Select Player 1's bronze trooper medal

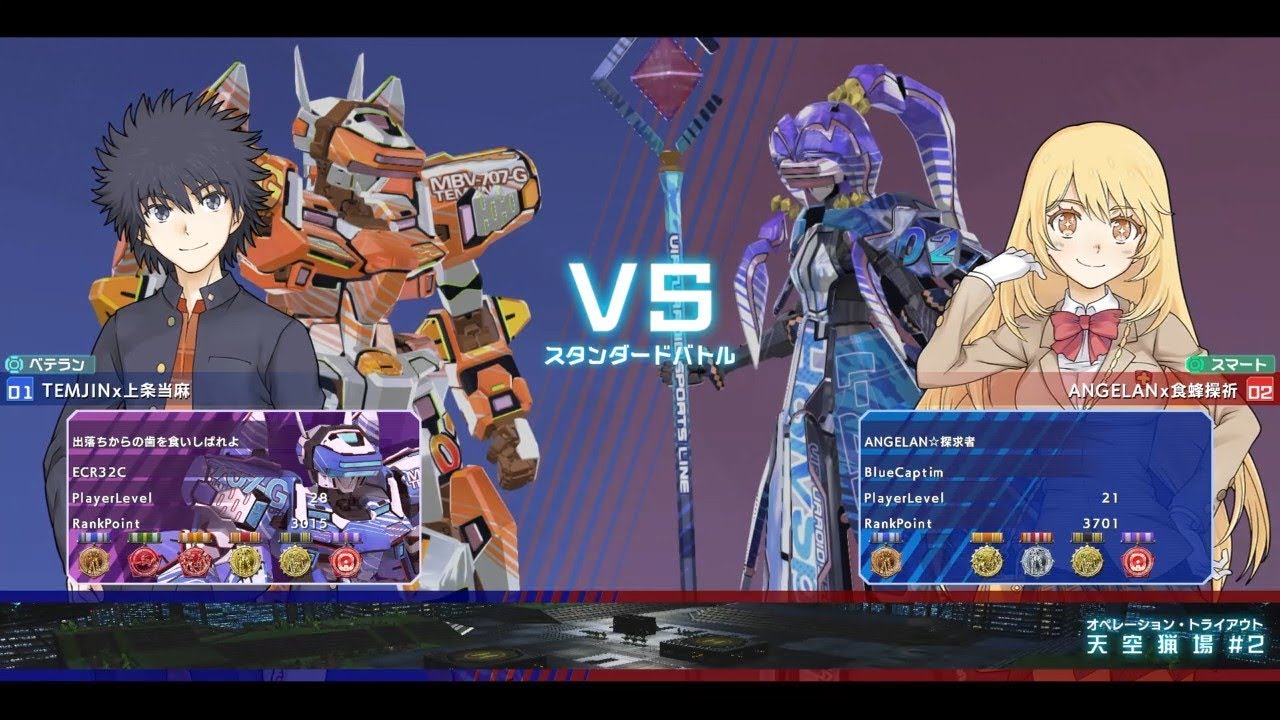[95, 562]
